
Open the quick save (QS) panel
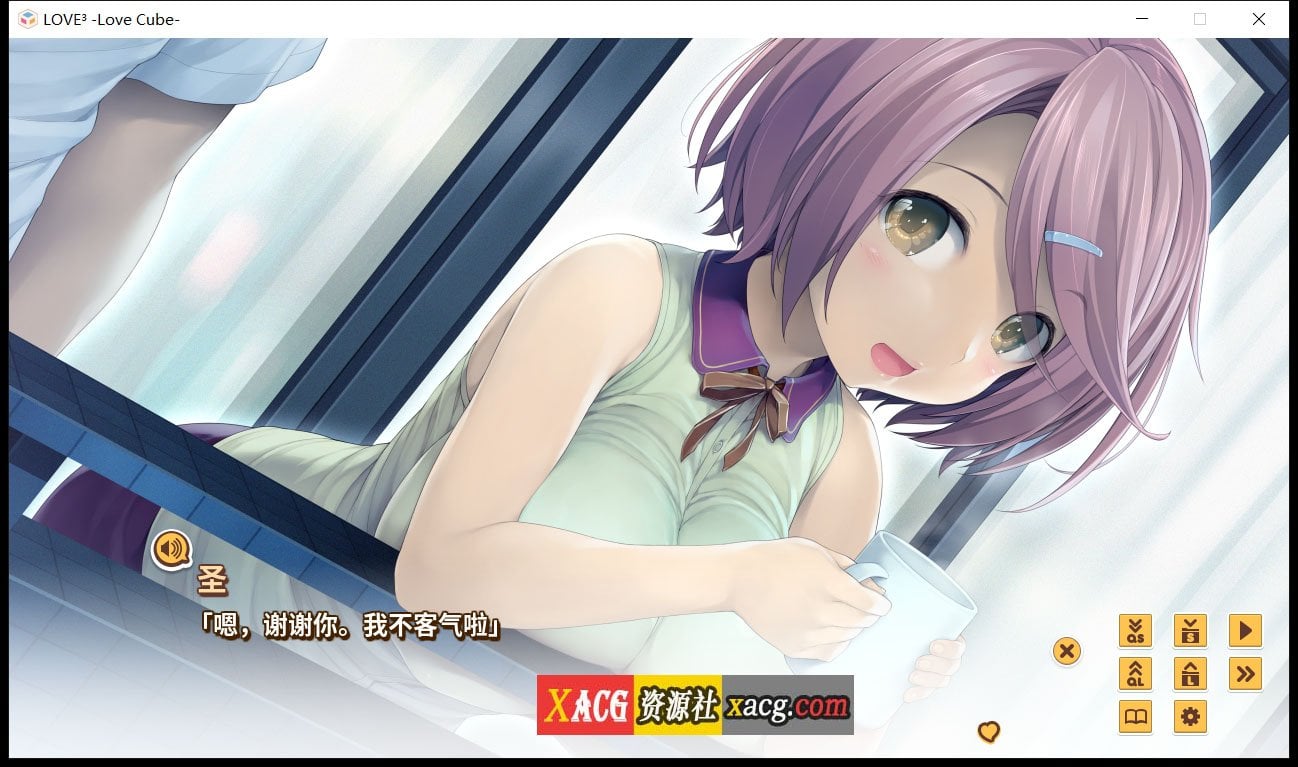pyautogui.click(x=1135, y=630)
